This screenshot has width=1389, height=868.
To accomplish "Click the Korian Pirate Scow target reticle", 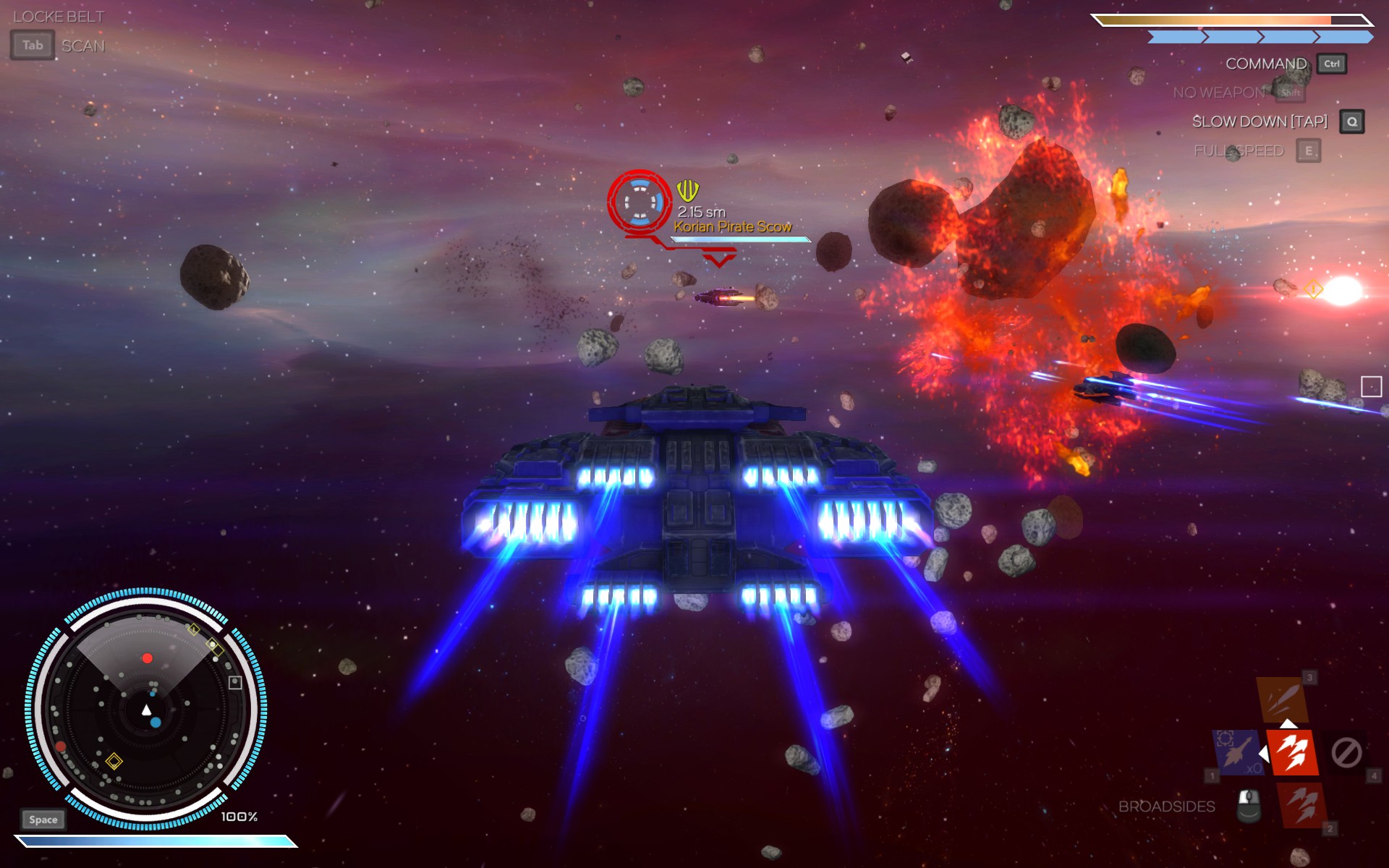I will click(x=640, y=202).
